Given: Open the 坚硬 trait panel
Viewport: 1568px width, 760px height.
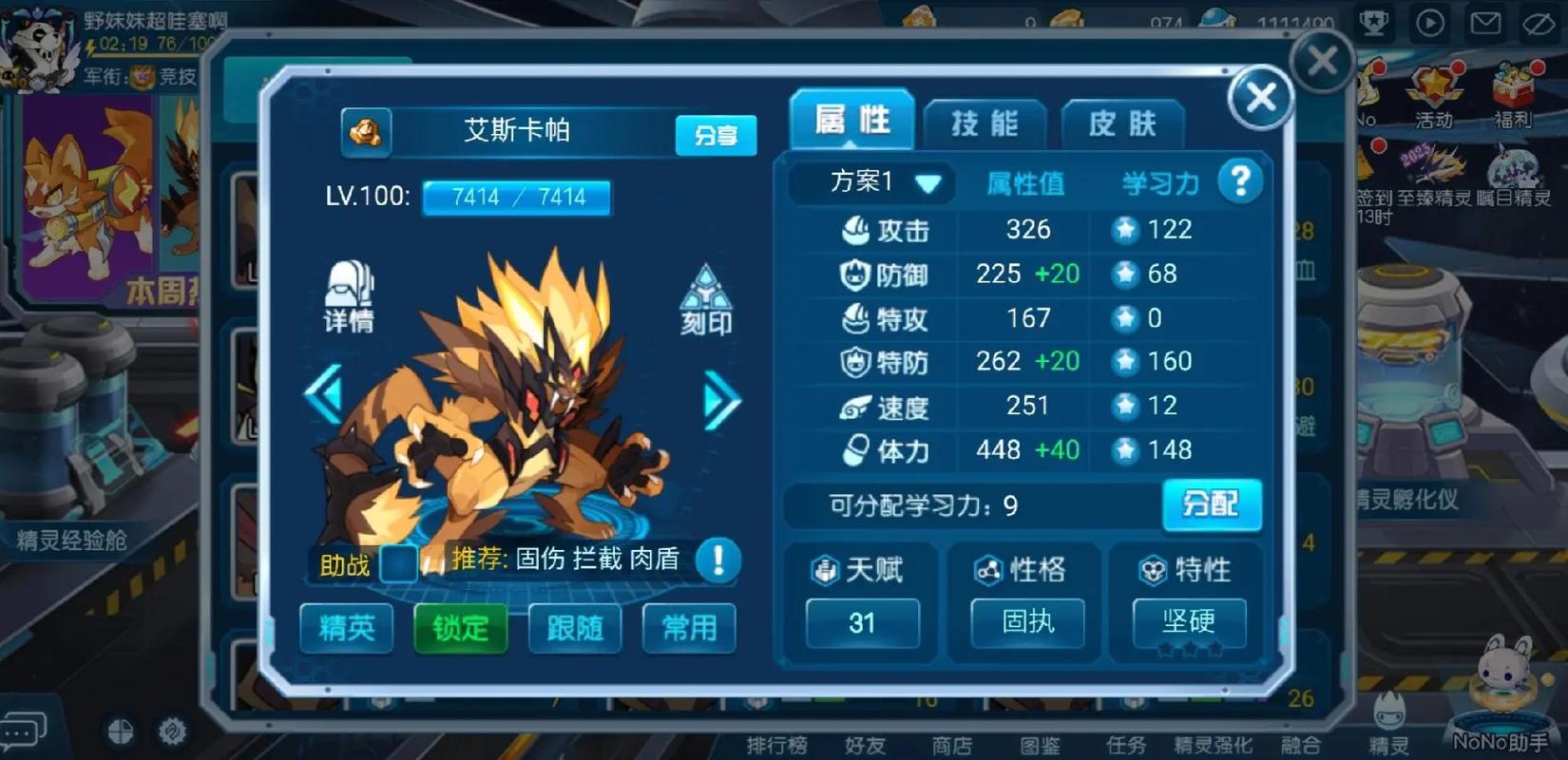Looking at the screenshot, I should (x=1189, y=623).
